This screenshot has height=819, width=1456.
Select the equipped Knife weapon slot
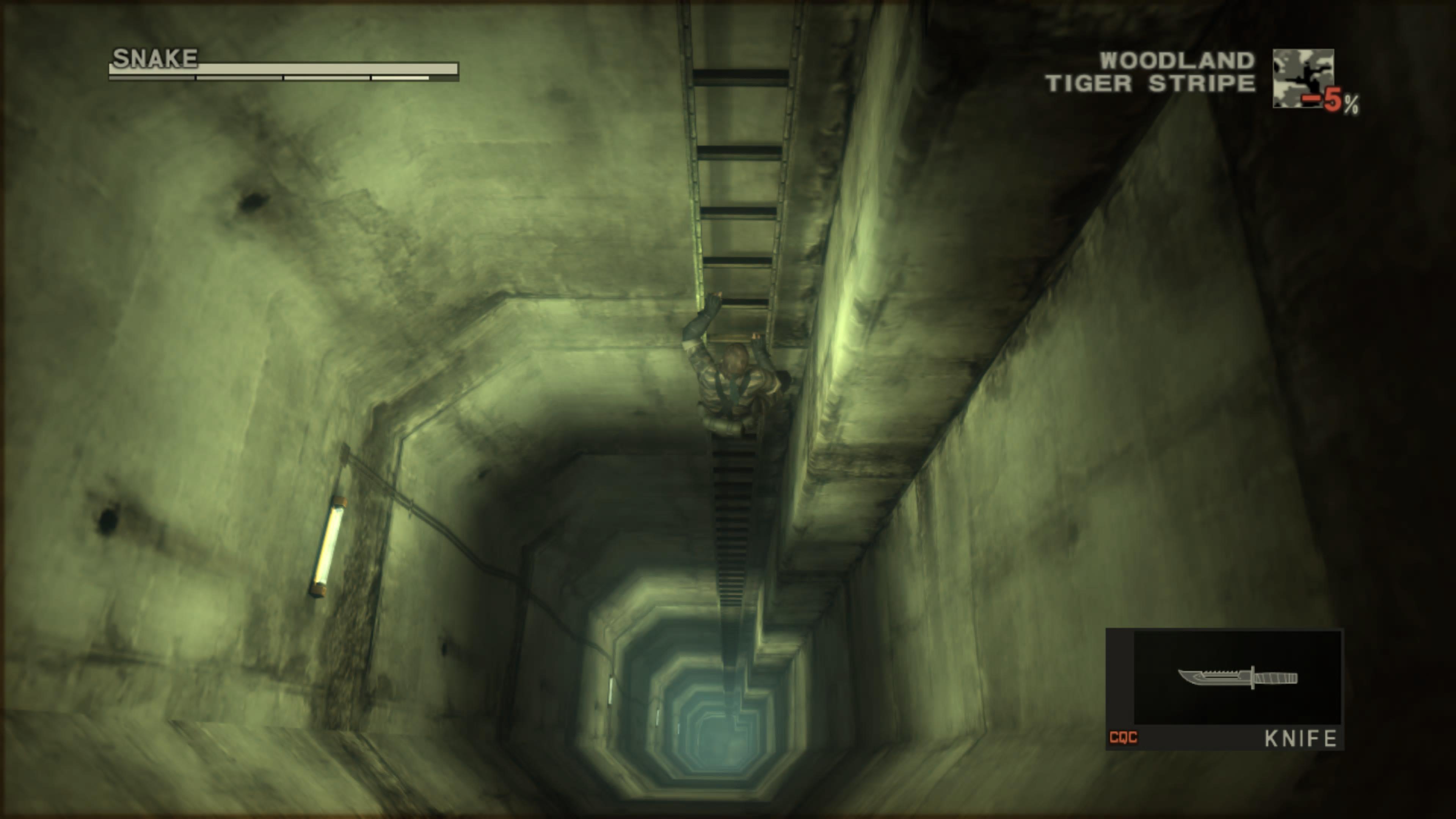[x=1224, y=689]
